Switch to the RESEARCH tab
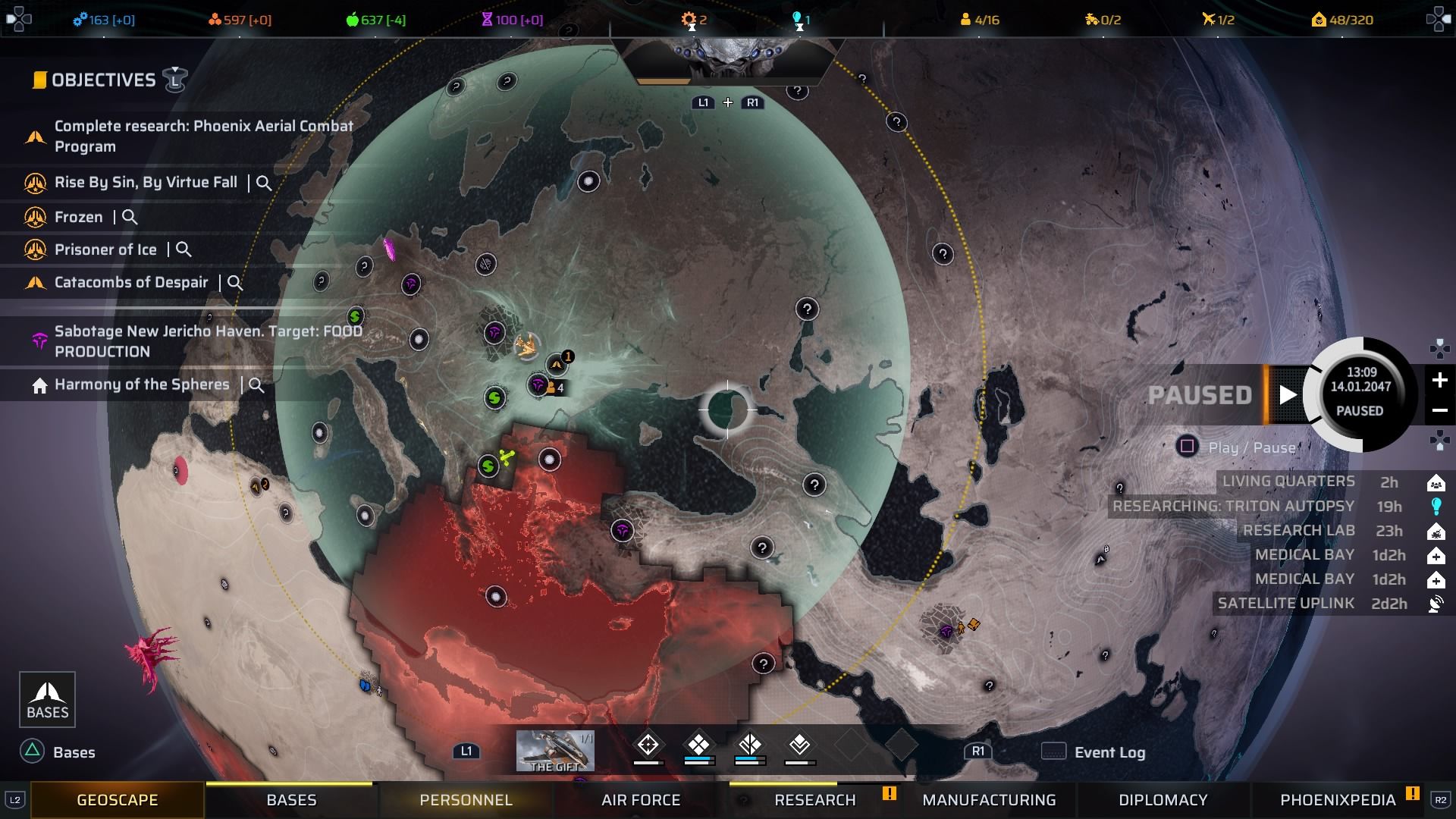1456x819 pixels. coord(814,799)
